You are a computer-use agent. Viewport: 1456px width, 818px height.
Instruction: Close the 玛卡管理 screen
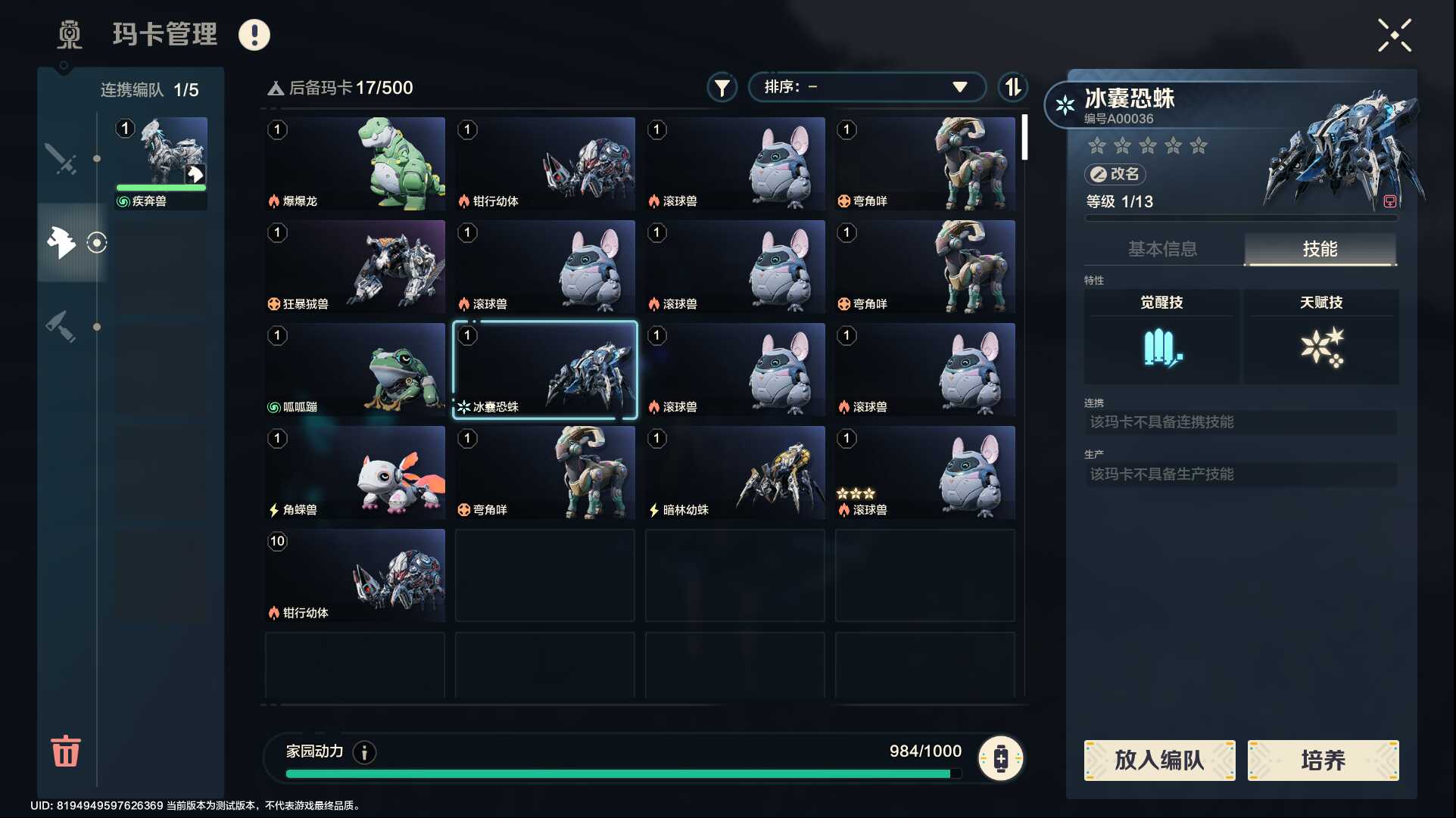click(1394, 36)
